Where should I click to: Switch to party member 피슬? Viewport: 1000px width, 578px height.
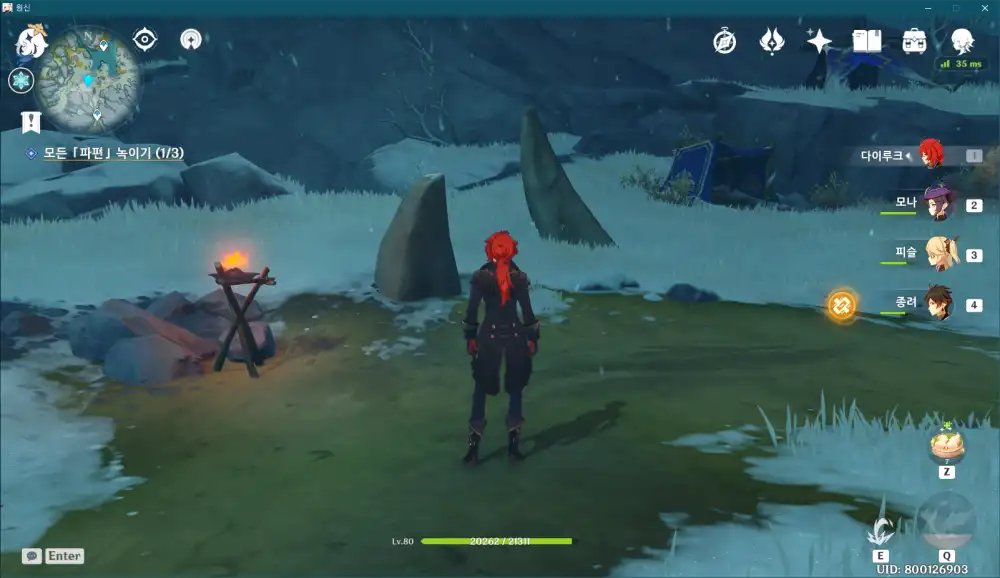(x=937, y=253)
